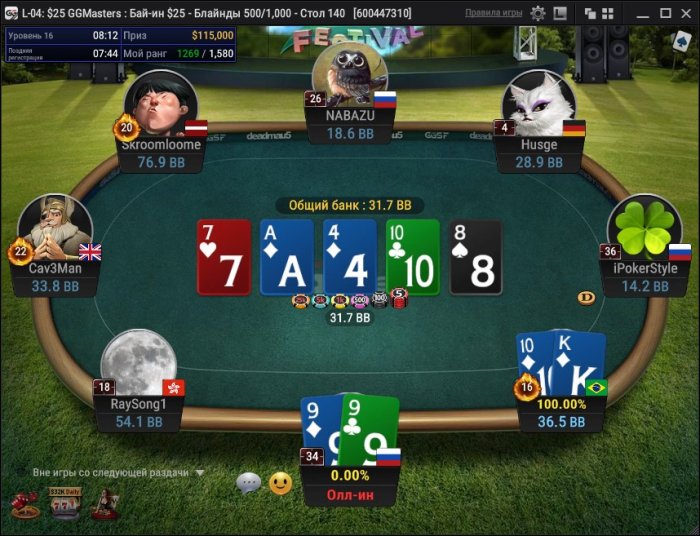This screenshot has width=700, height=536.
Task: Launch the red dice casino game icon
Action: pos(23,505)
